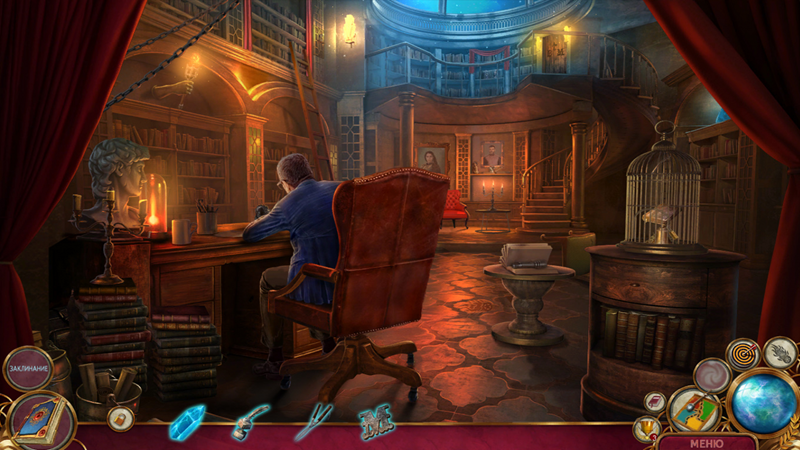Viewport: 800px width, 450px height.
Task: Open the small red book guide
Action: 654,402
